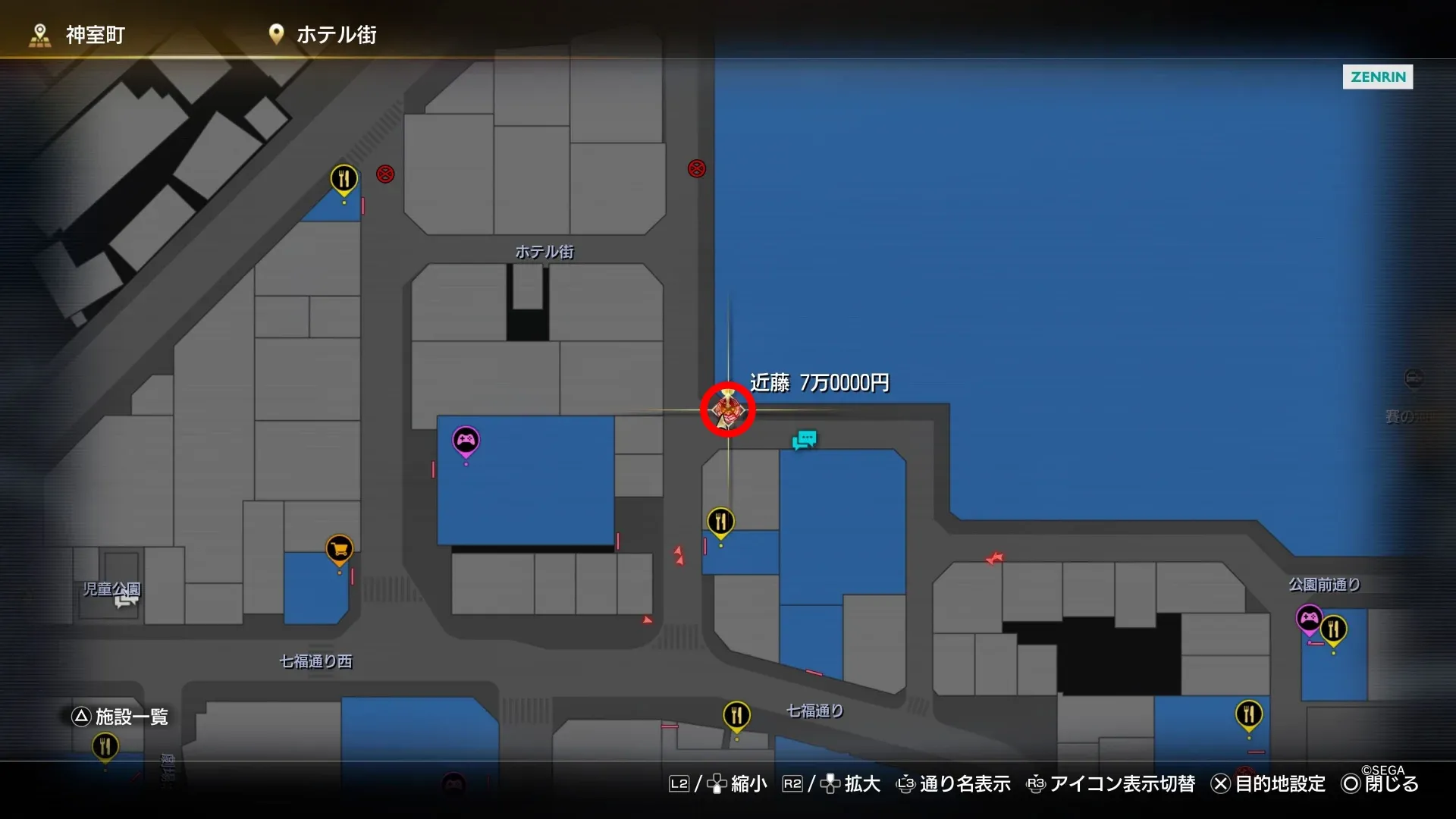
Task: Toggle street name display via 通り名表示
Action: coord(965,784)
